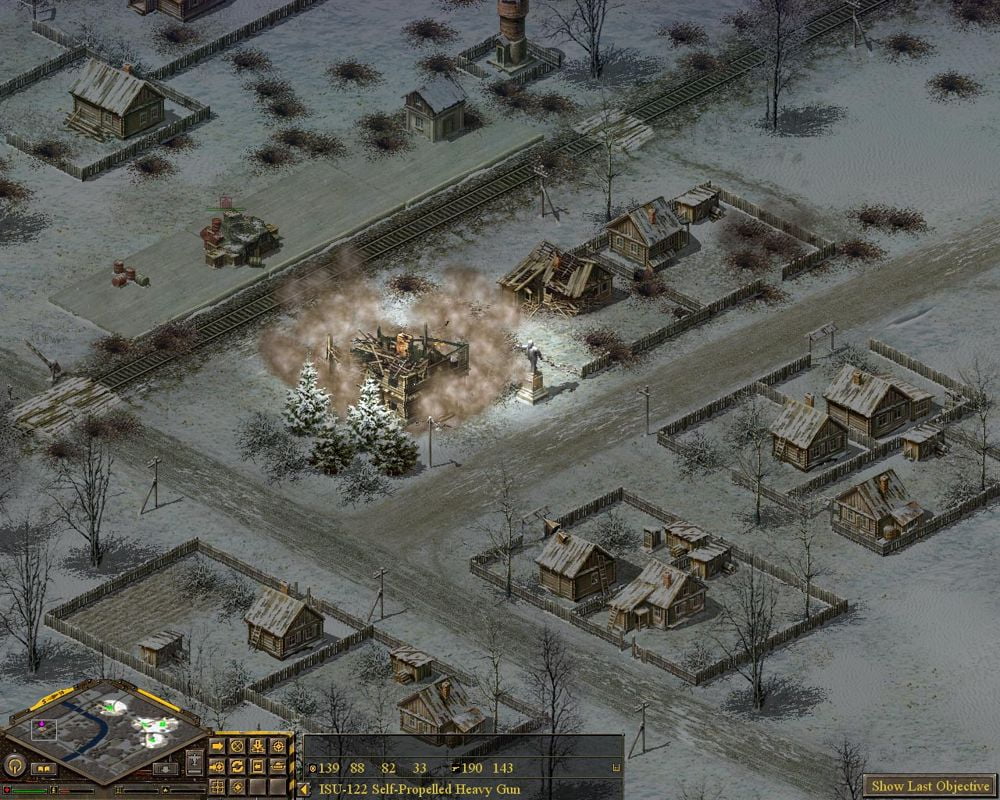1000x800 pixels.
Task: Activate the arrow move command
Action: [x=217, y=746]
